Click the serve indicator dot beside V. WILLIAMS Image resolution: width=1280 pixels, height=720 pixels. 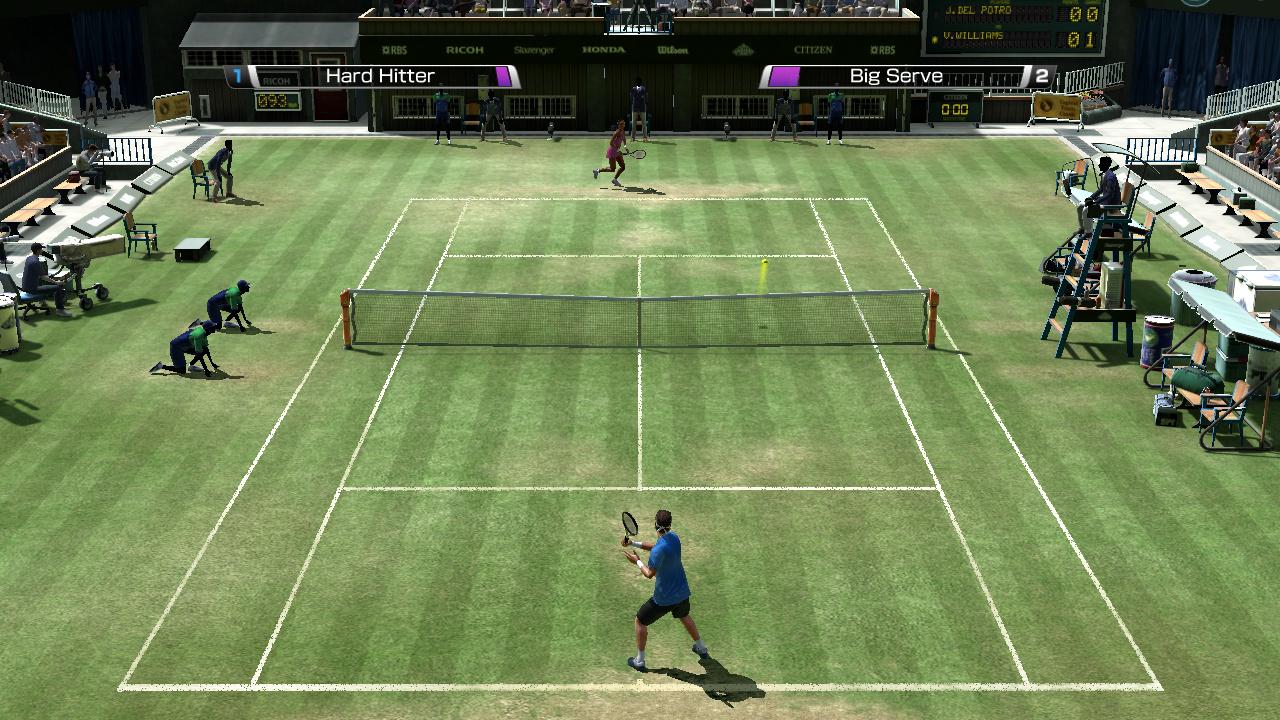click(935, 38)
